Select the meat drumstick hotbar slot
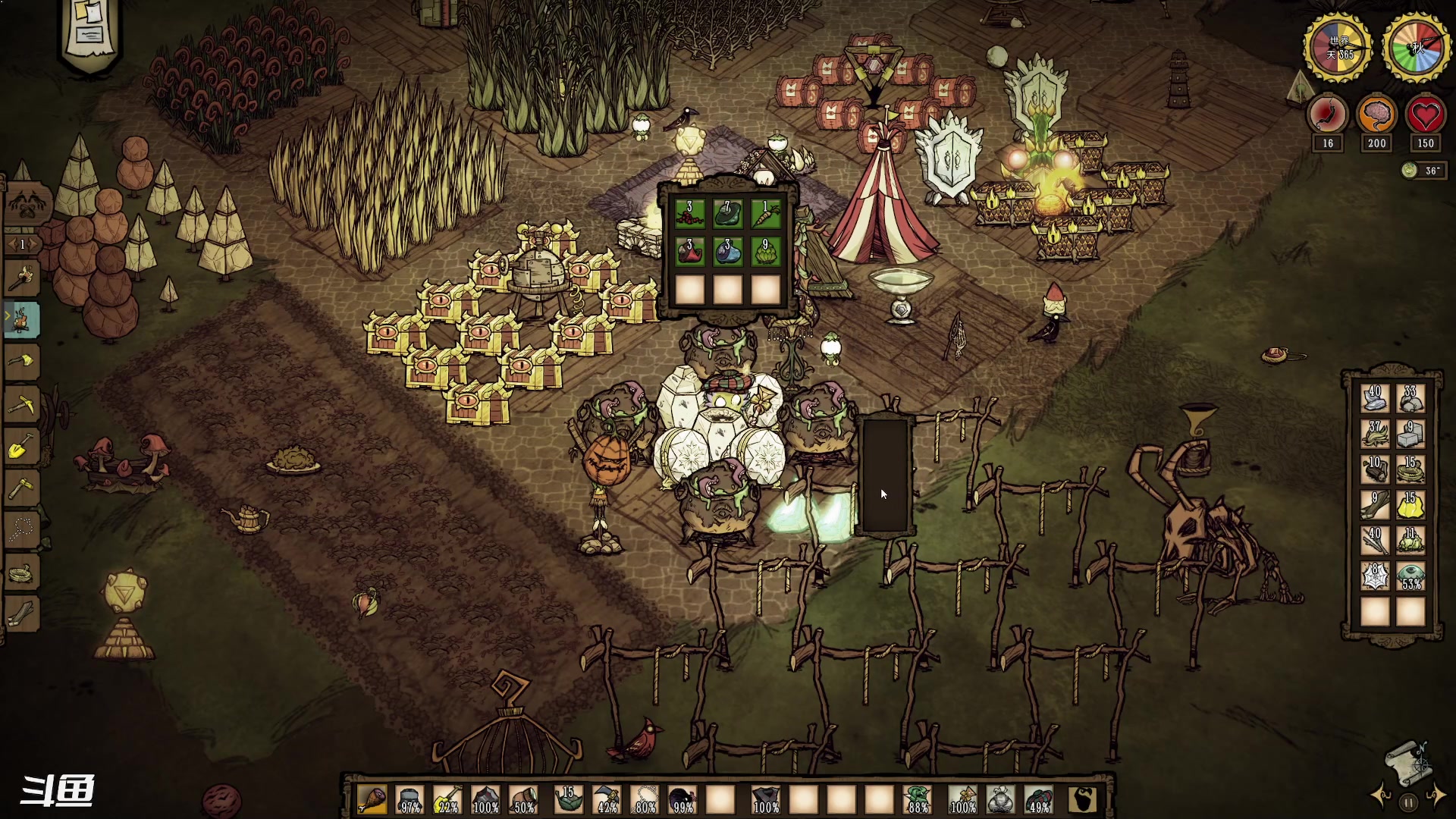The width and height of the screenshot is (1456, 819). [x=372, y=800]
